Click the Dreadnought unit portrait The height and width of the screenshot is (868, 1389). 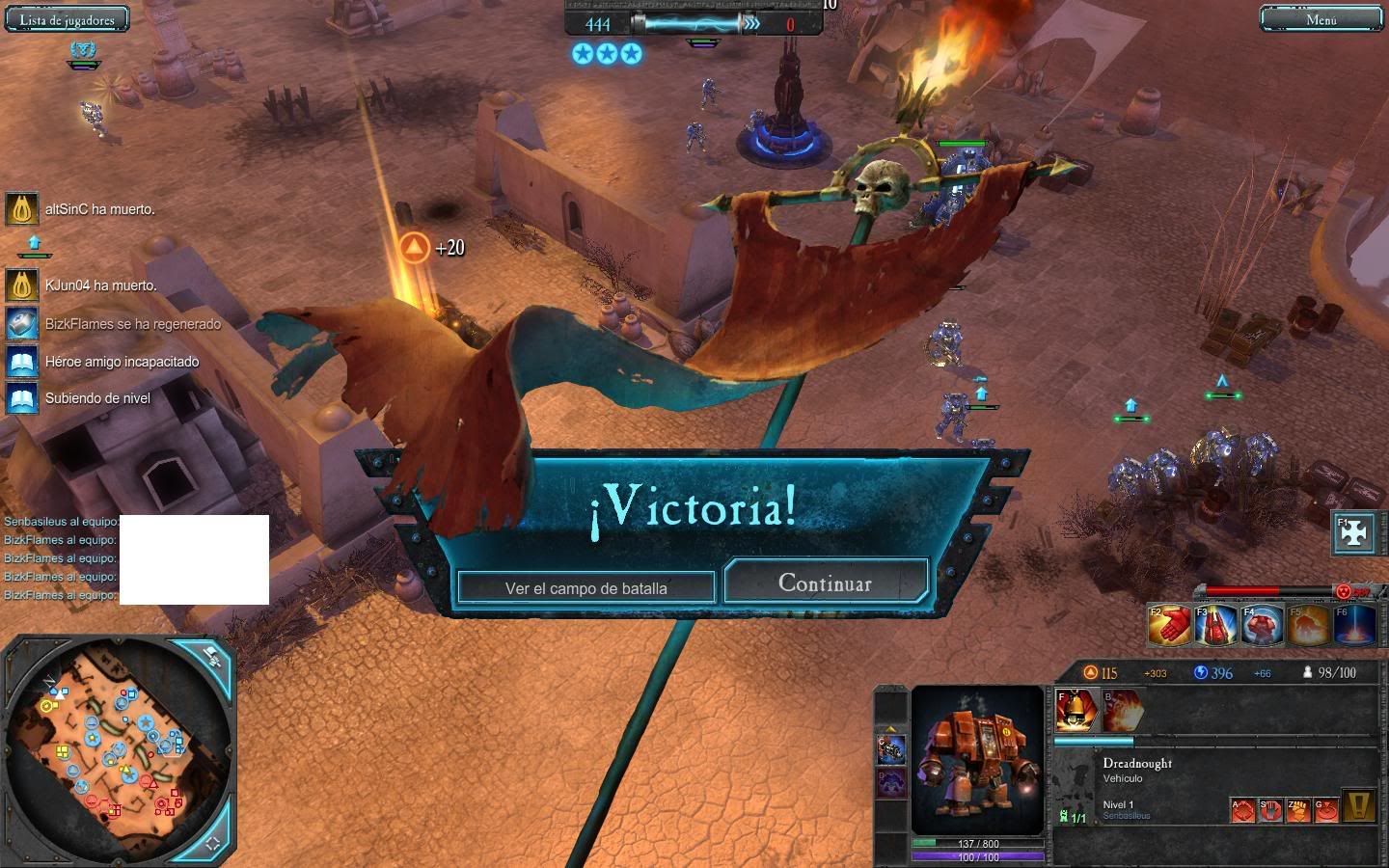[977, 760]
